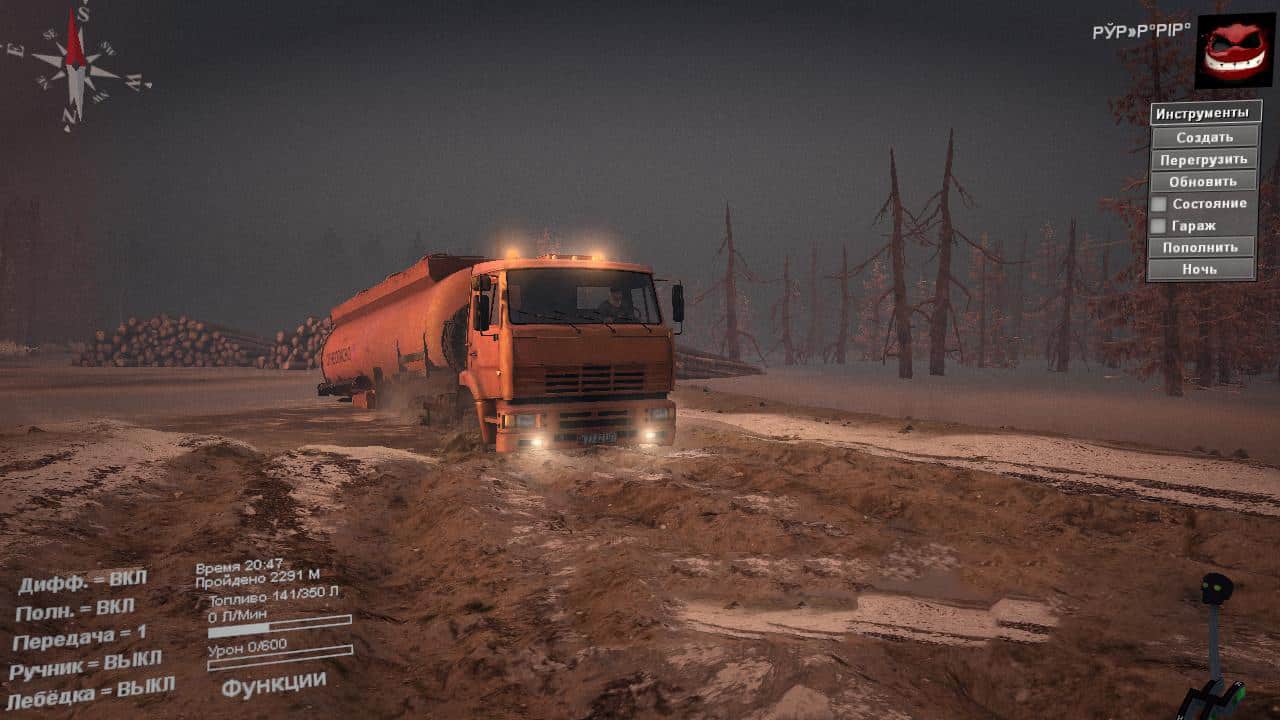The width and height of the screenshot is (1280, 720).
Task: Choose the Обновить button
Action: point(1204,181)
